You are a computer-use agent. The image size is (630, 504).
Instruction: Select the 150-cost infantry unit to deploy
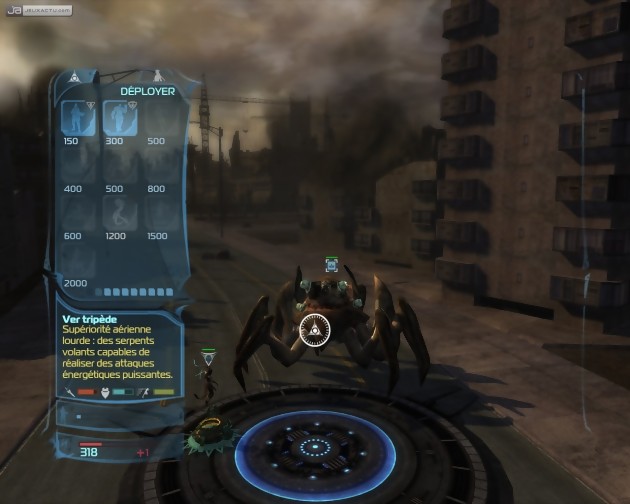pos(78,118)
